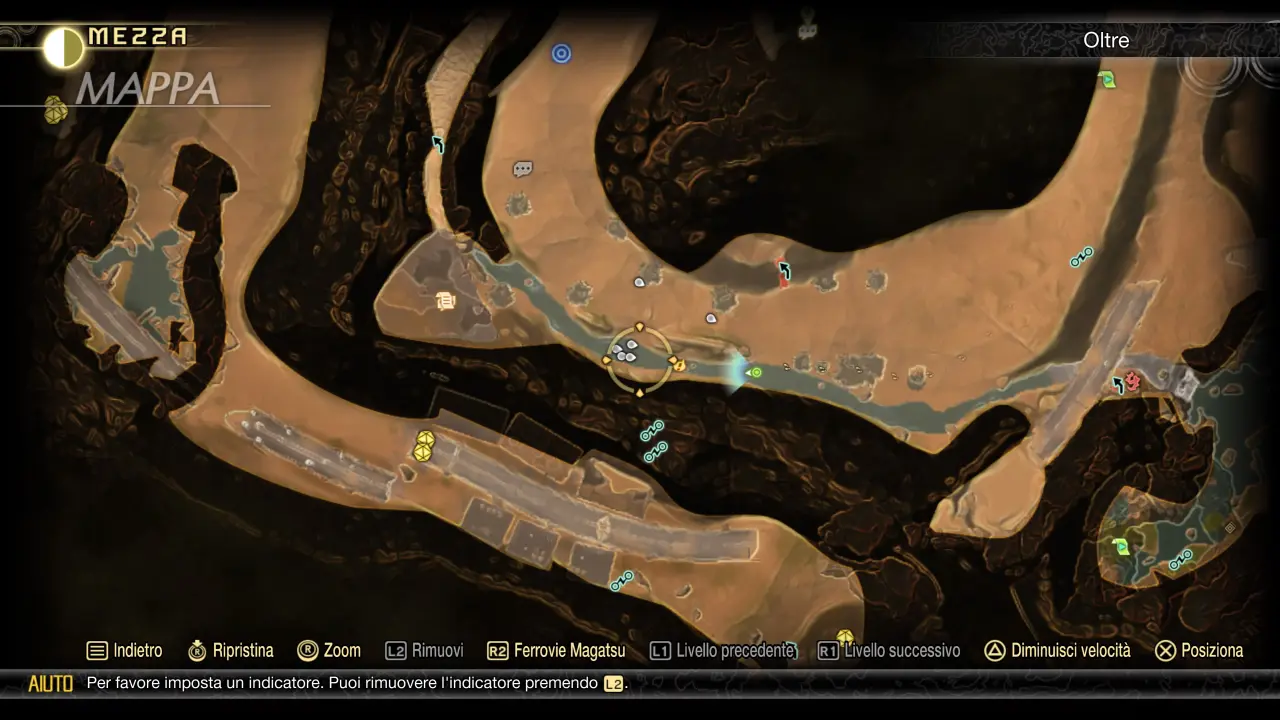The height and width of the screenshot is (720, 1280).
Task: Select the cream scroll icon on the map
Action: (446, 300)
